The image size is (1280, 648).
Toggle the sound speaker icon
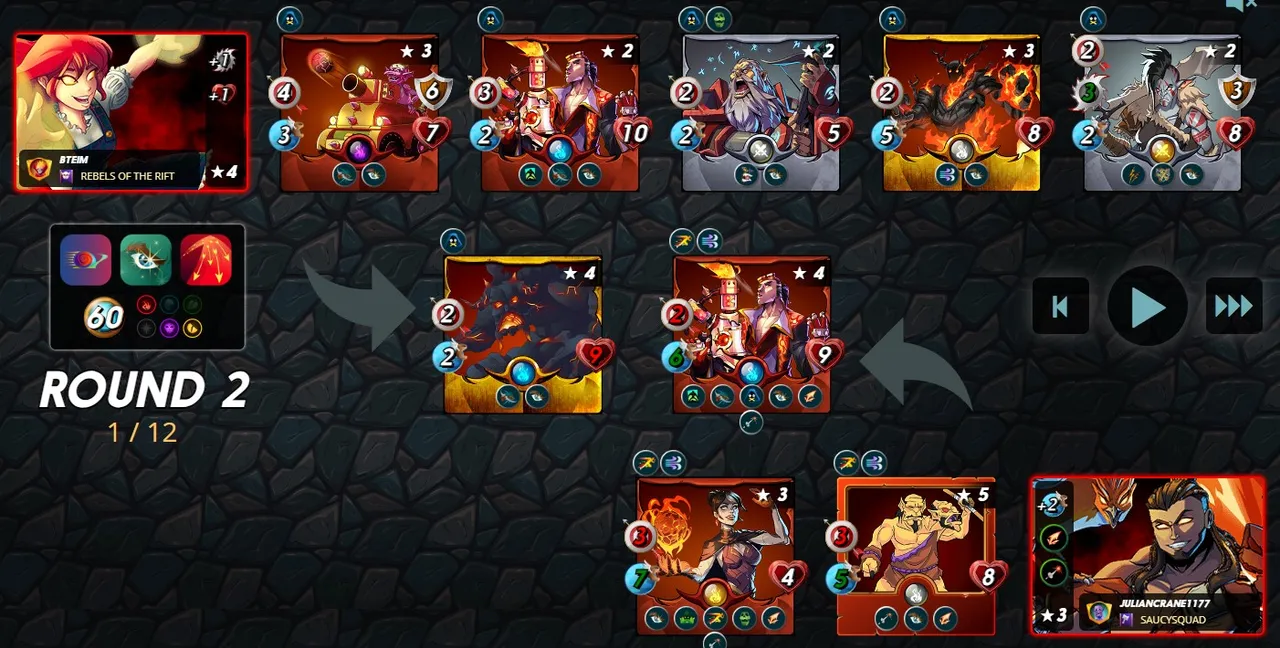pyautogui.click(x=1241, y=6)
